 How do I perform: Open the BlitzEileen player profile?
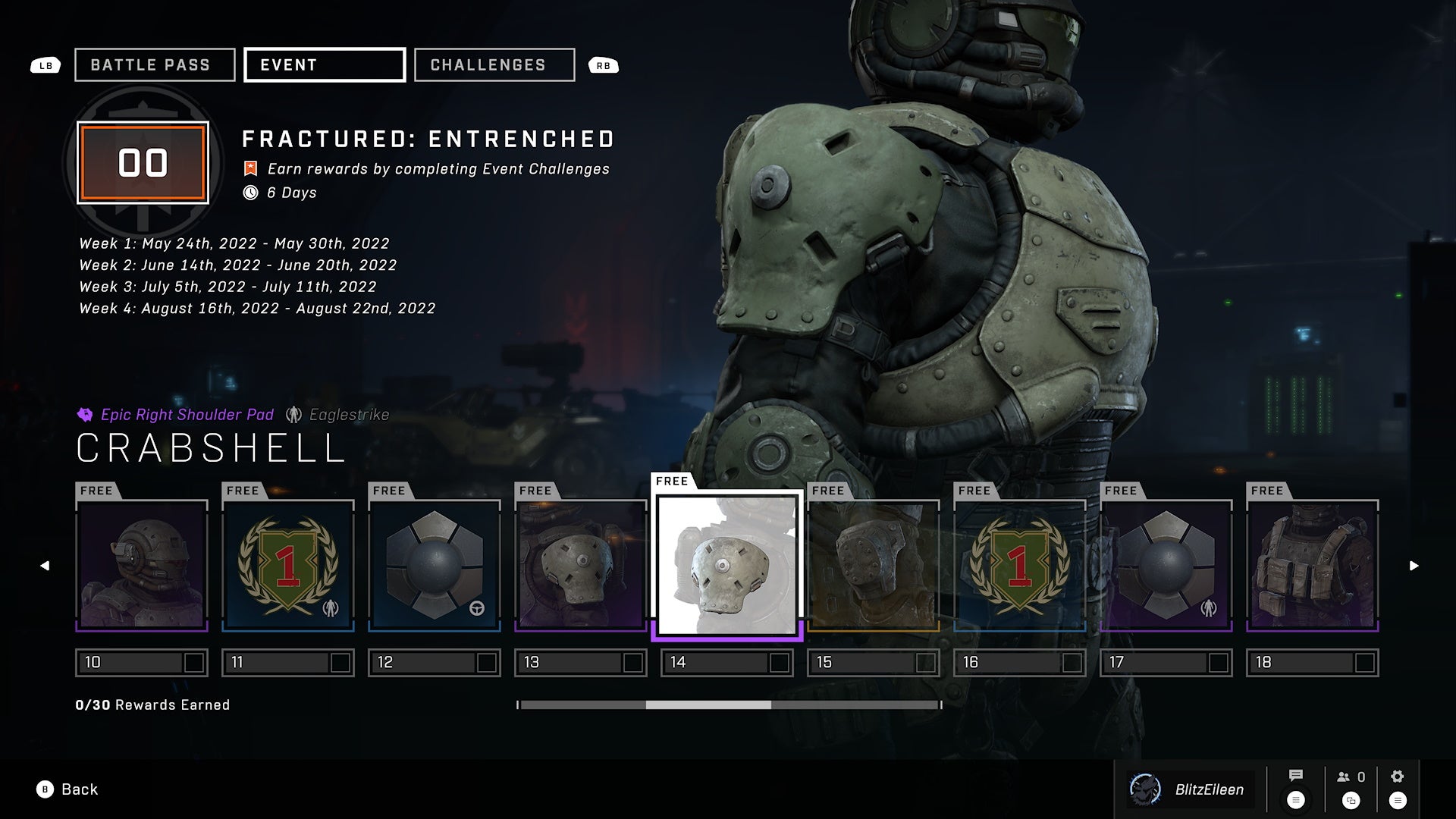(1191, 789)
